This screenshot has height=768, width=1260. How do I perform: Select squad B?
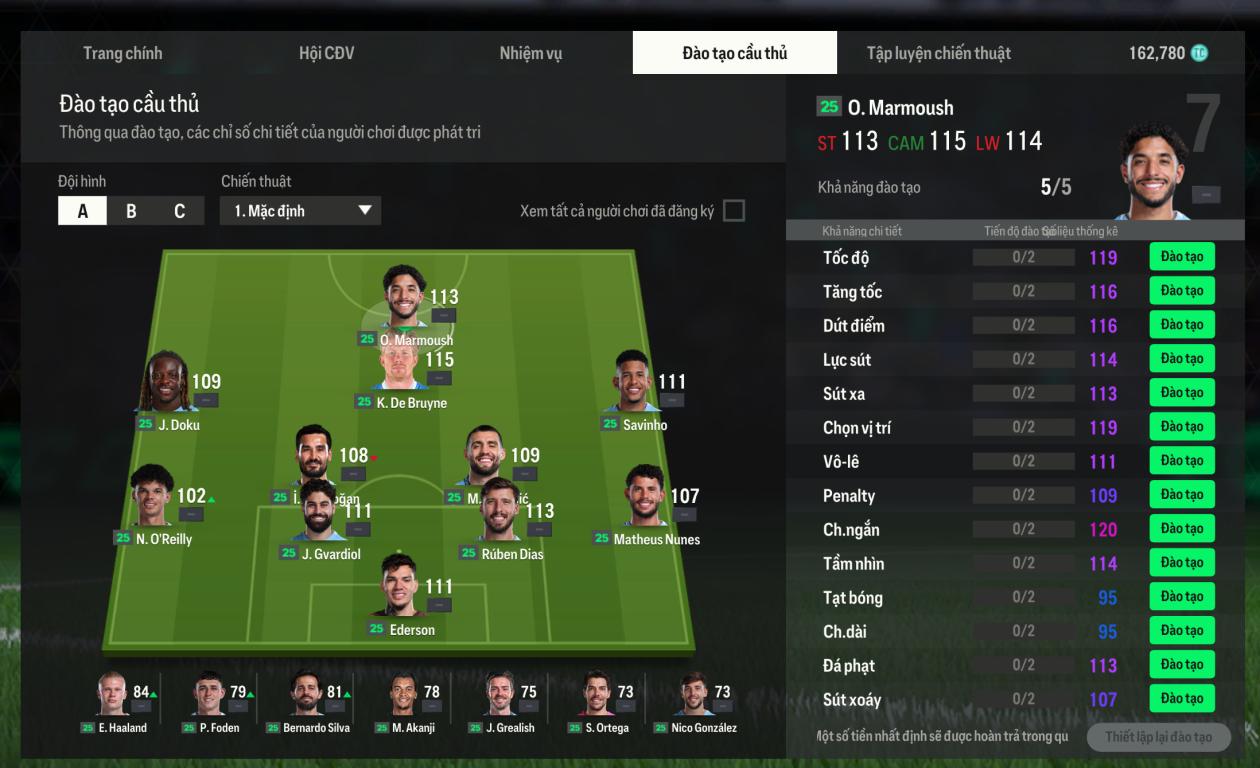[x=131, y=211]
